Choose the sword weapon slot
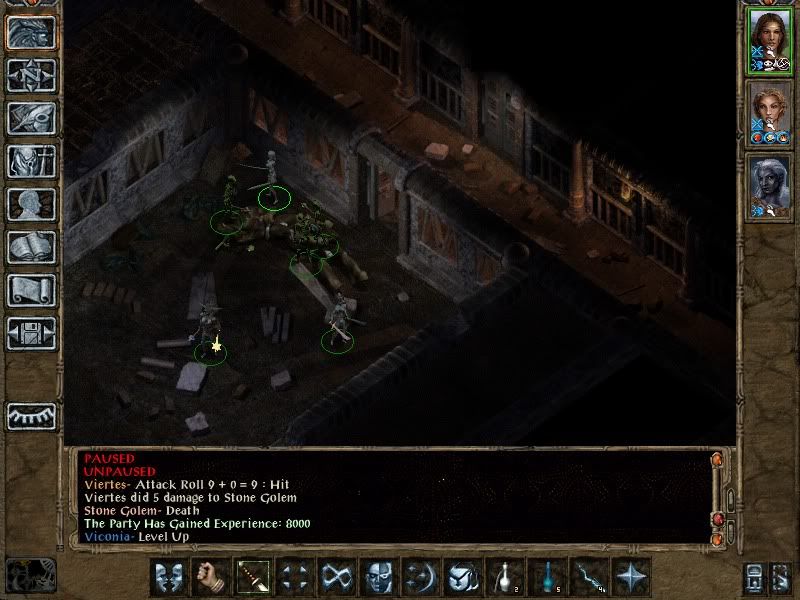The width and height of the screenshot is (800, 600). [x=252, y=577]
